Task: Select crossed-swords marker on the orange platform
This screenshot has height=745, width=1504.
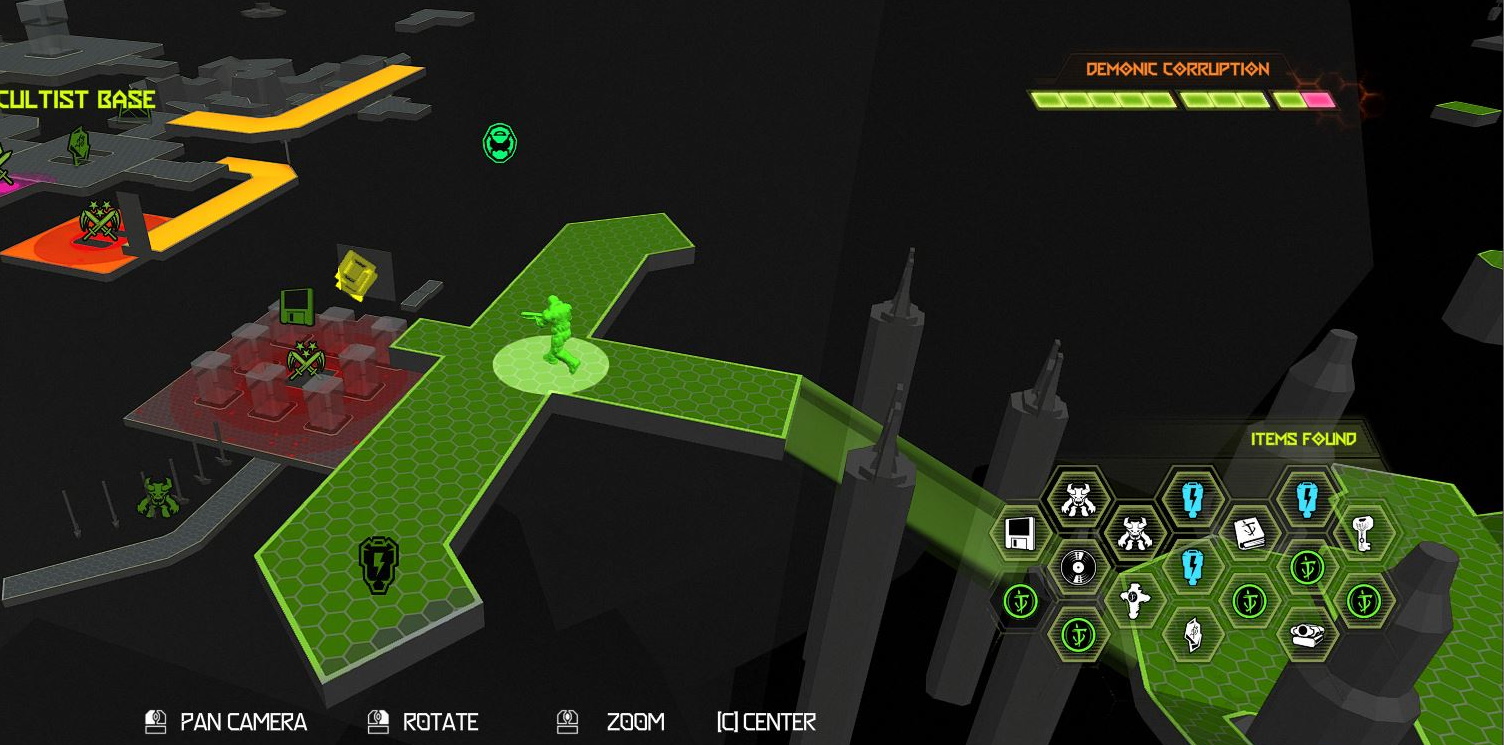Action: tap(100, 221)
